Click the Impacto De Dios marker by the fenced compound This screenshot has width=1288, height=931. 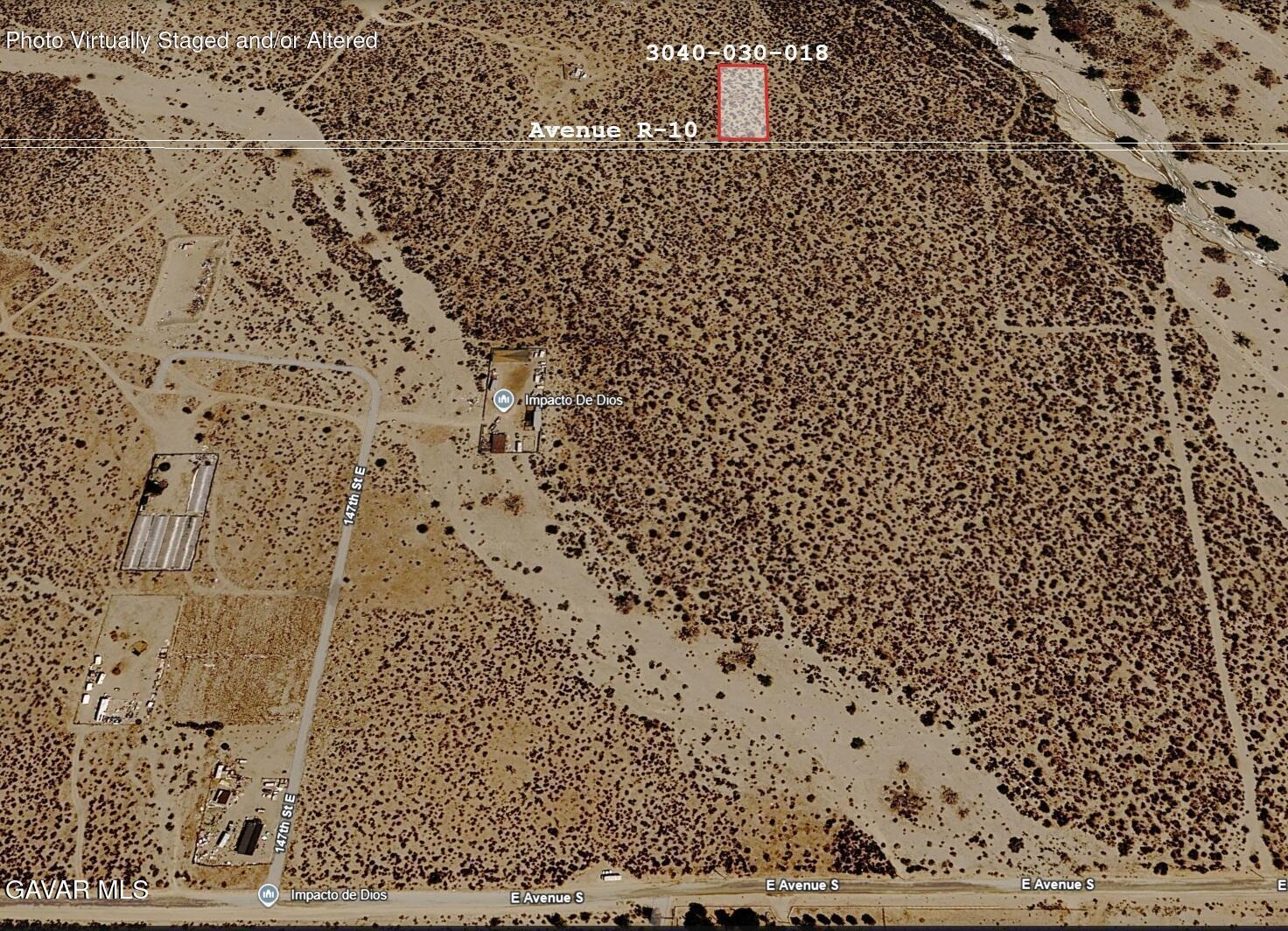[x=503, y=401]
